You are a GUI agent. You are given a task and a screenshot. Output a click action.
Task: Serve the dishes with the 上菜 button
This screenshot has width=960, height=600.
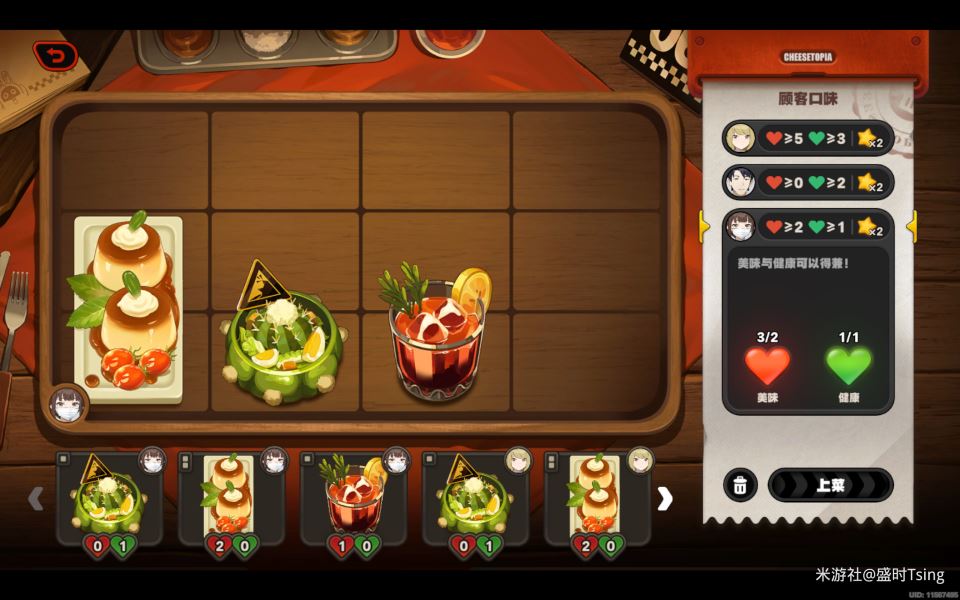(829, 486)
